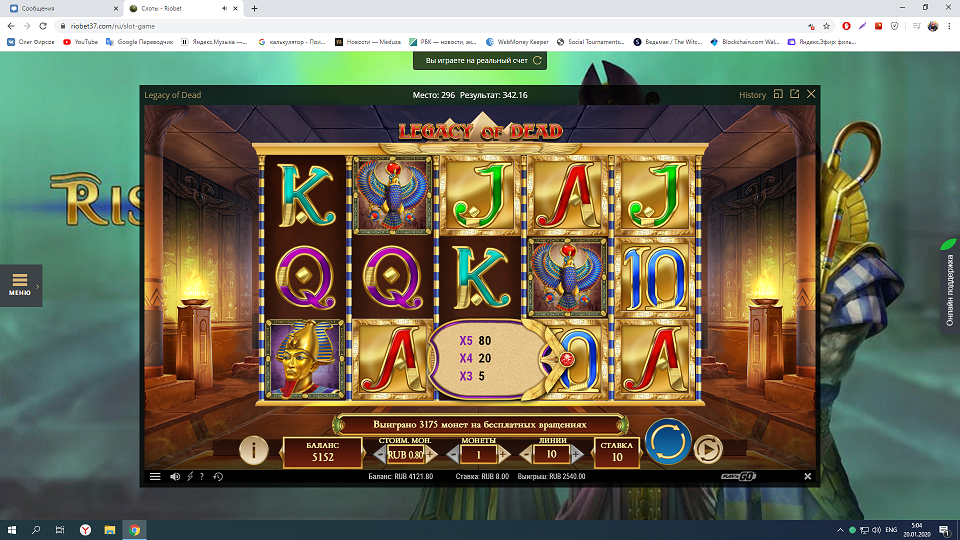Open the paytable info button
The image size is (960, 540).
tap(253, 451)
